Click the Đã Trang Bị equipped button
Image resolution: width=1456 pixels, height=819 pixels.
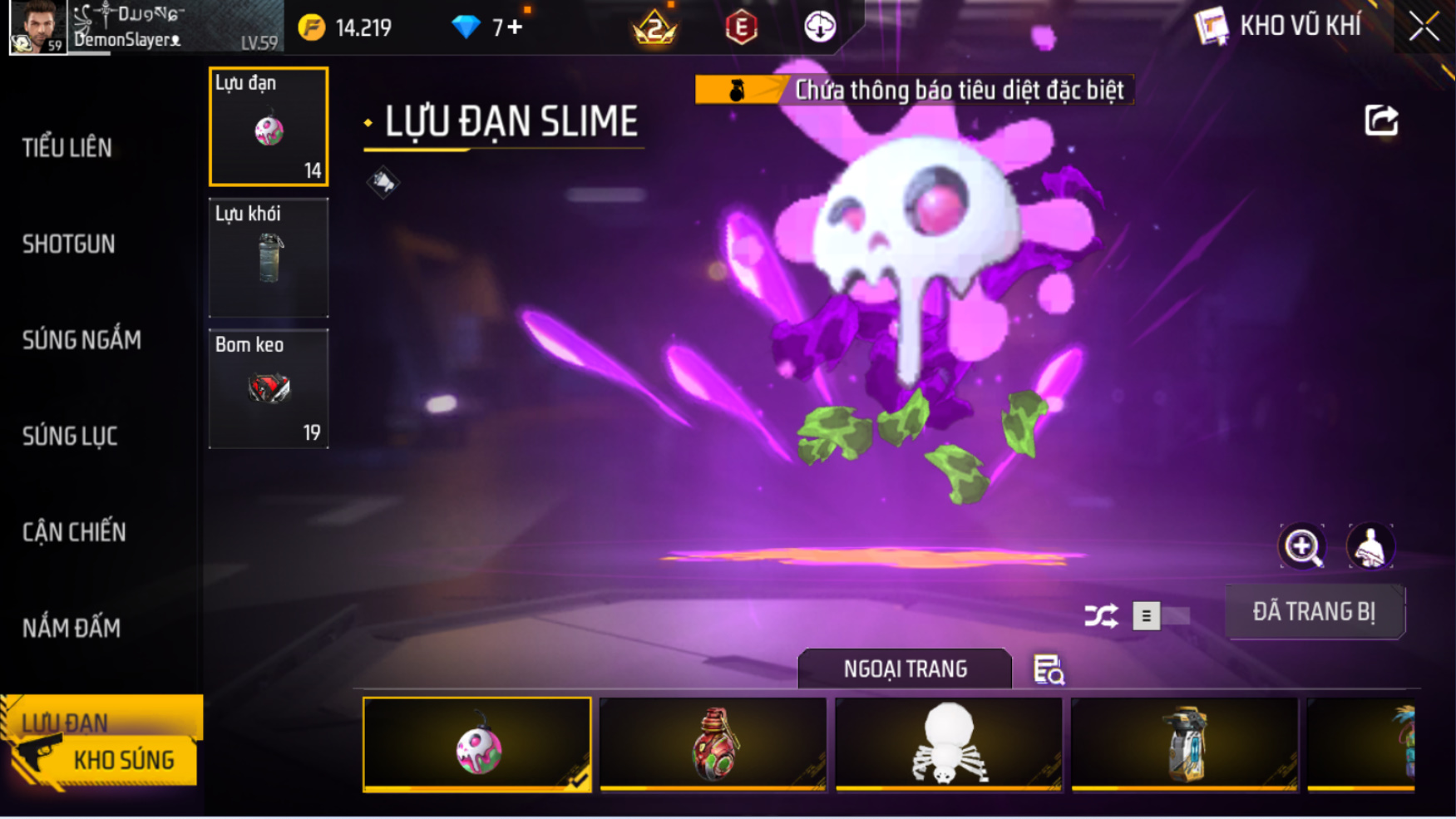click(x=1314, y=612)
